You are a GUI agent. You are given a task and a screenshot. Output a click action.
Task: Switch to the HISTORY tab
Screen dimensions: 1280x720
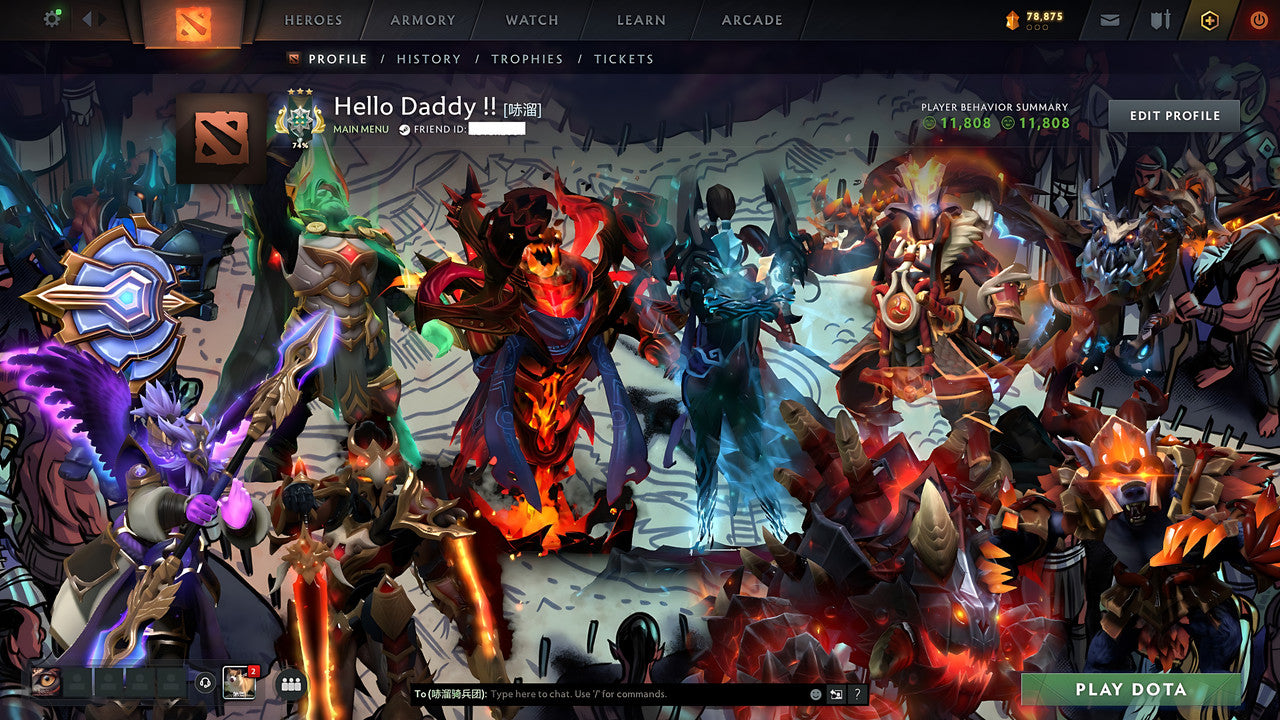429,59
